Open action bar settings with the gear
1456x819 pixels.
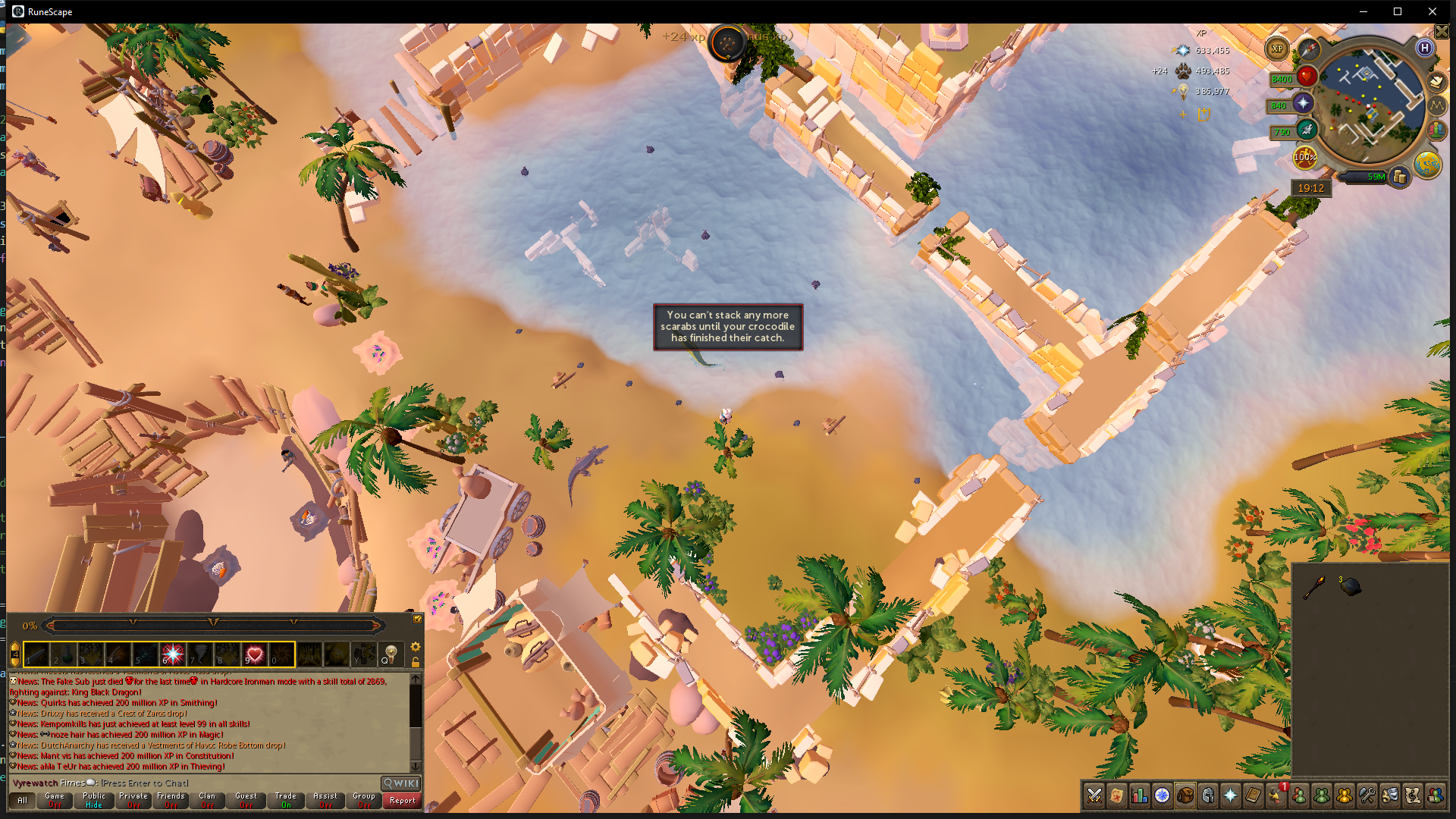(x=415, y=646)
